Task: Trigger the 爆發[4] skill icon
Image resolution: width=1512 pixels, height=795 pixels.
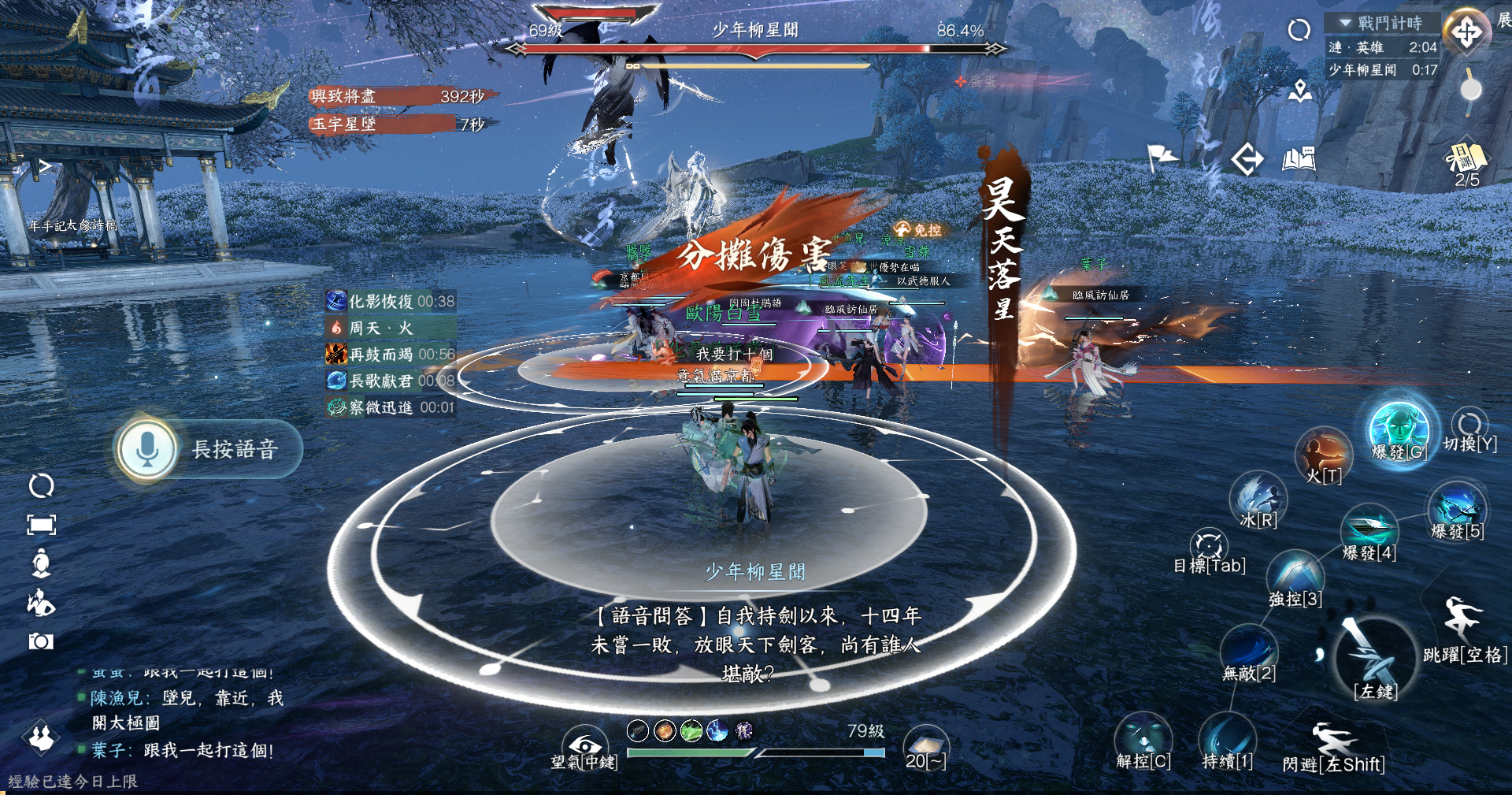Action: click(1369, 527)
